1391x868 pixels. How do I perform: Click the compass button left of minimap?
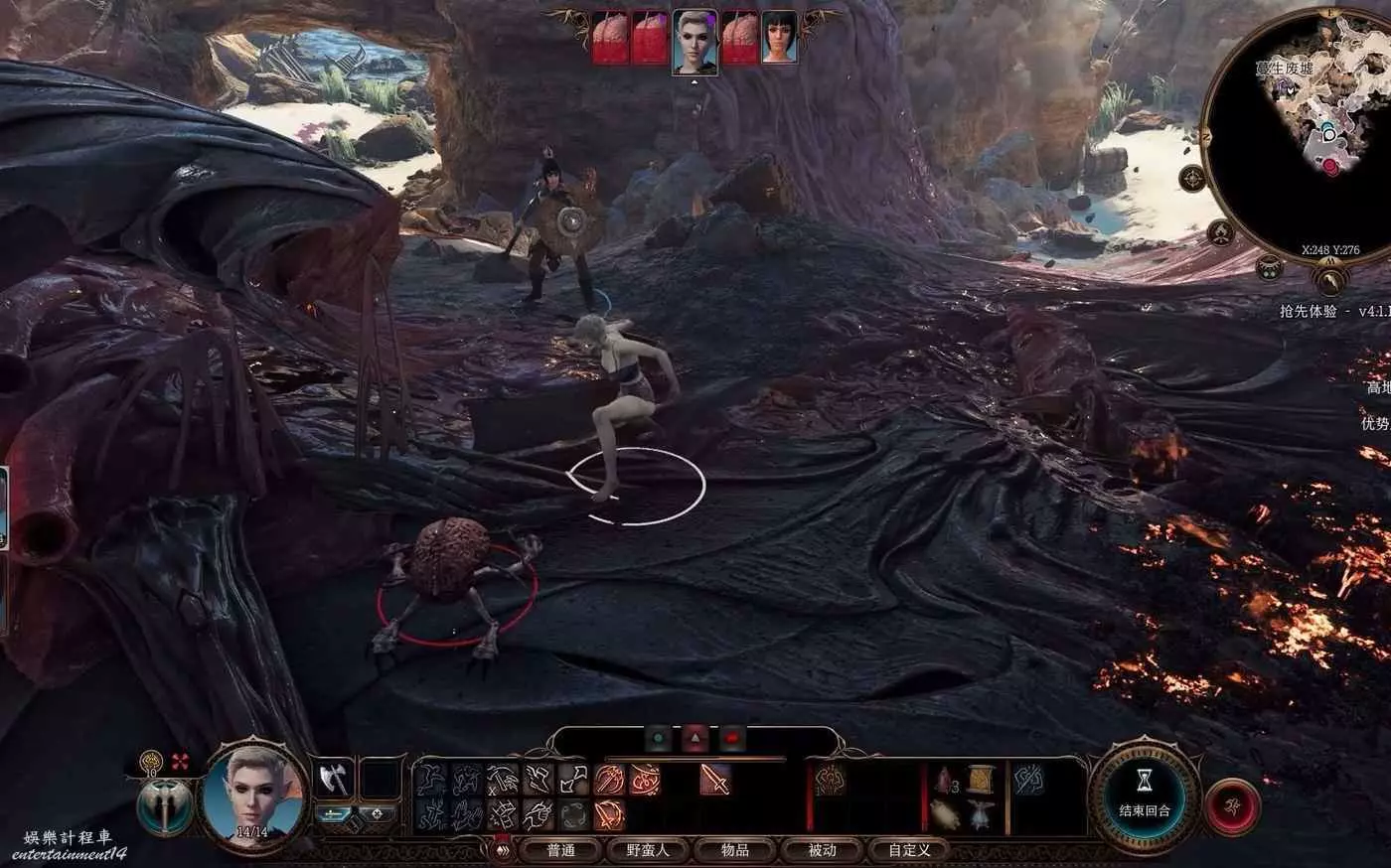(x=1192, y=179)
